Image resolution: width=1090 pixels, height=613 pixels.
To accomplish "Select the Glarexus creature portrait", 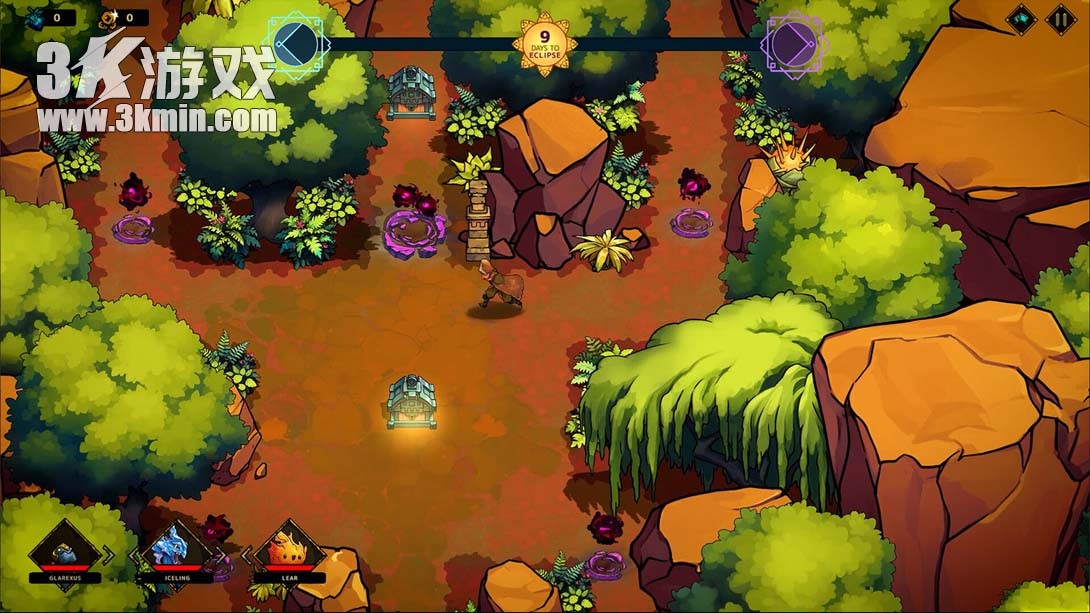I will pyautogui.click(x=64, y=549).
